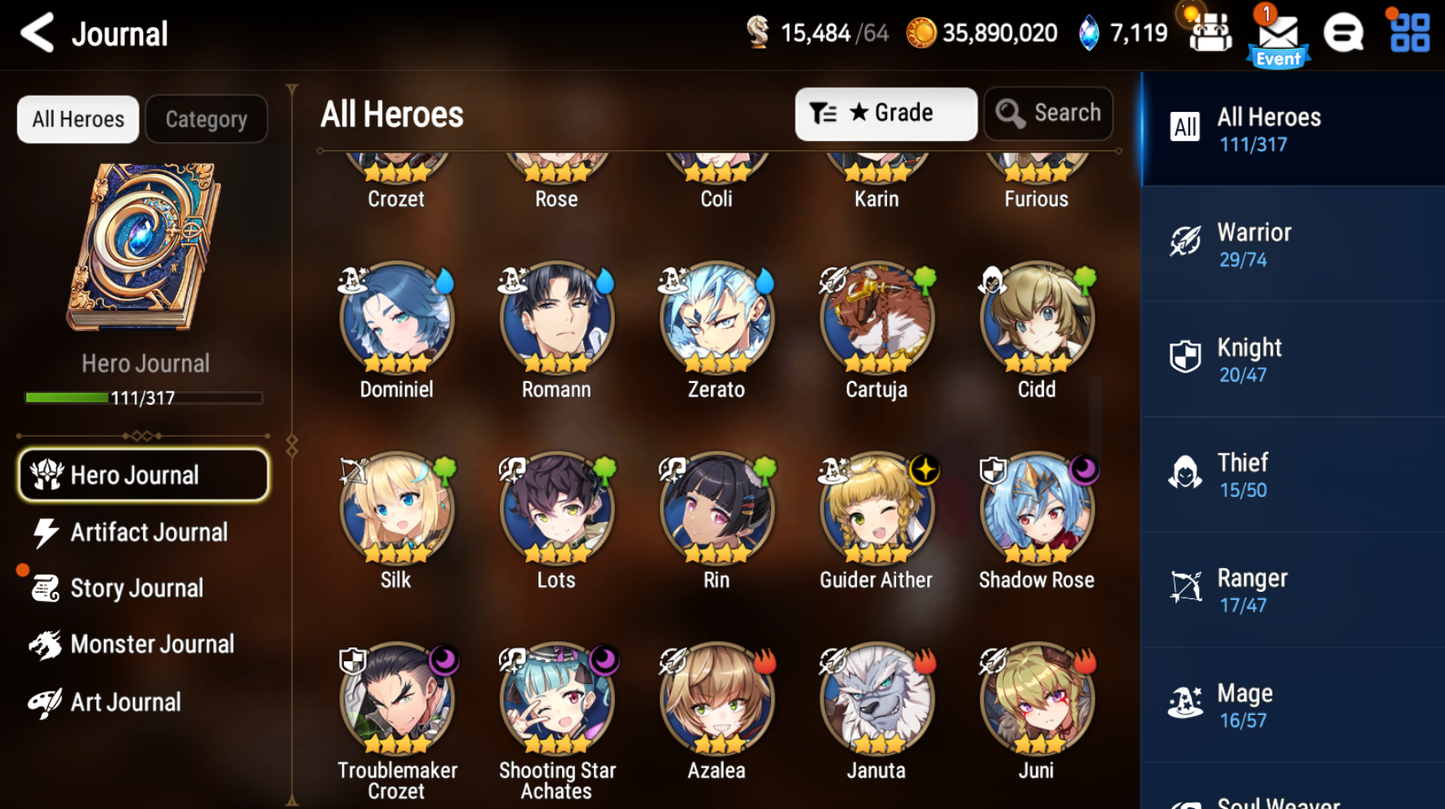The width and height of the screenshot is (1445, 809).
Task: Select the Ranger bow class icon
Action: (1186, 588)
